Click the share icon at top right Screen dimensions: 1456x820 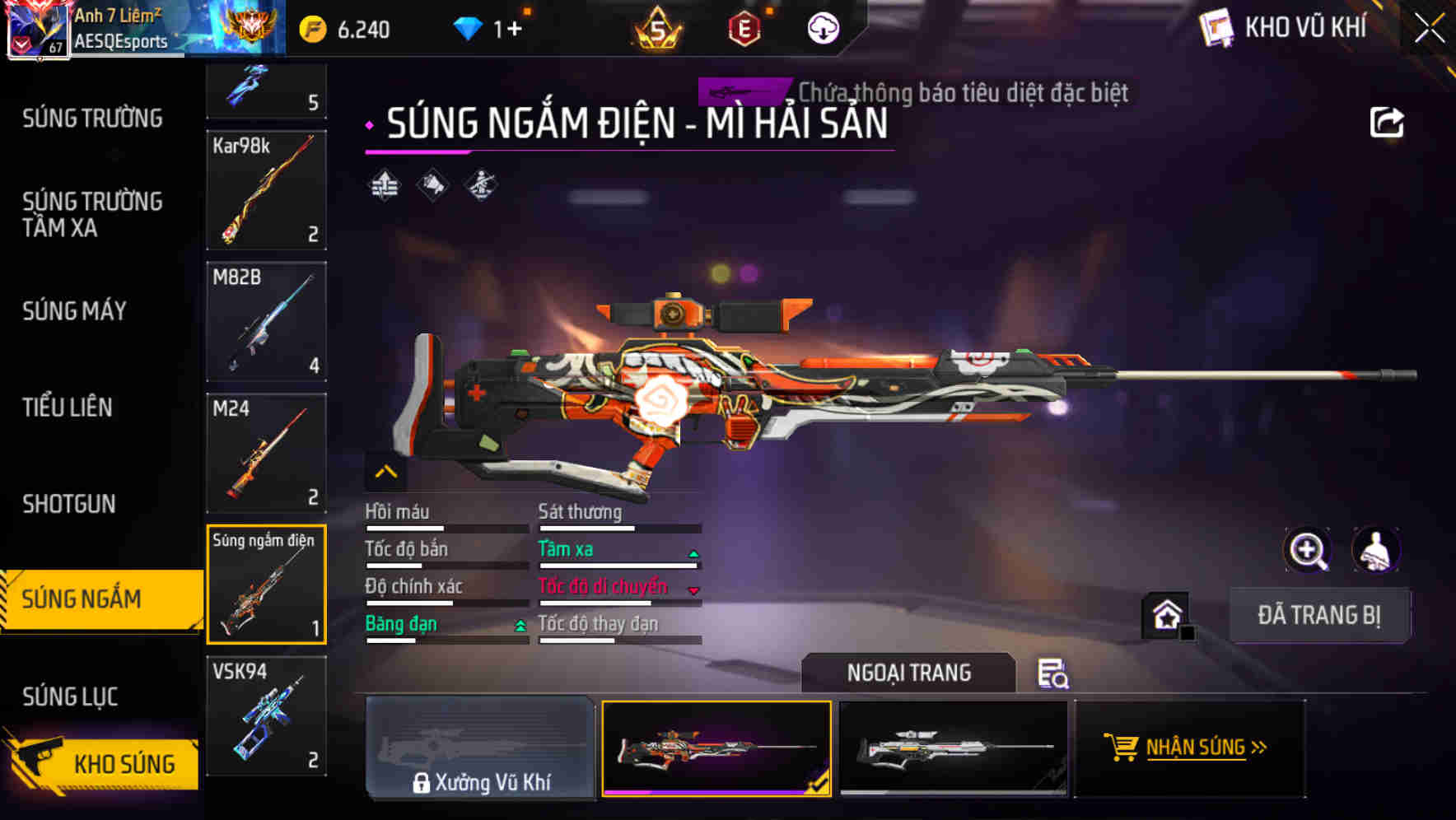pos(1388,122)
